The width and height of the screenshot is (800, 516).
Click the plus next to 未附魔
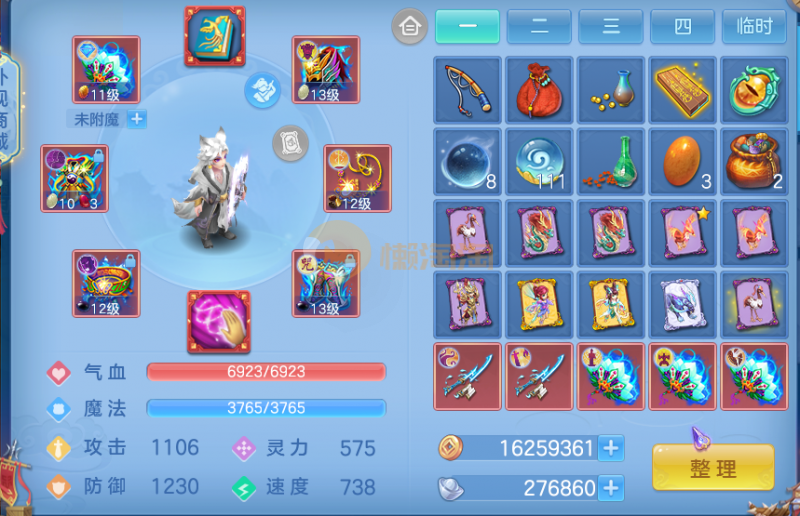pos(137,119)
